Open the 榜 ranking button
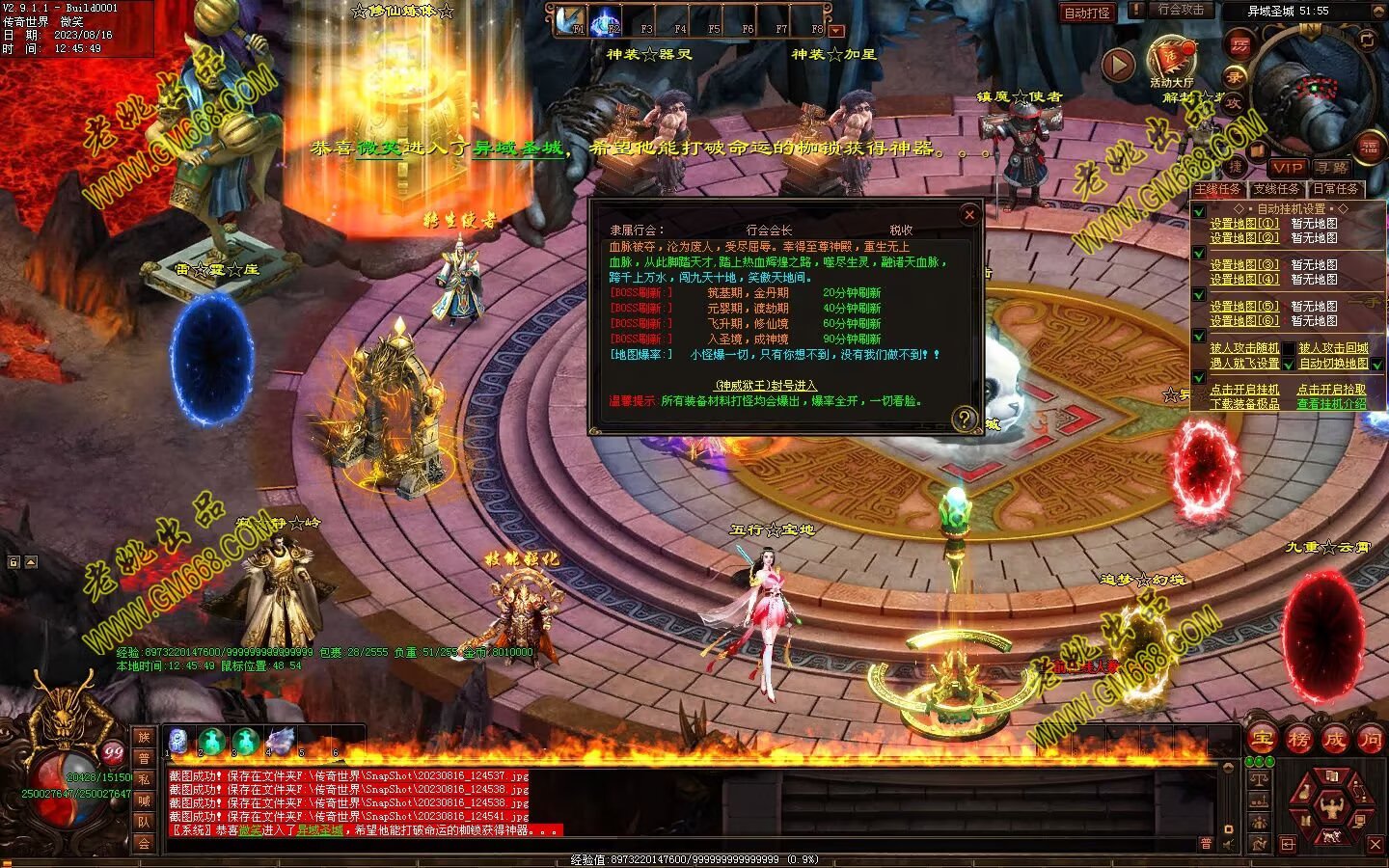 click(x=1298, y=740)
